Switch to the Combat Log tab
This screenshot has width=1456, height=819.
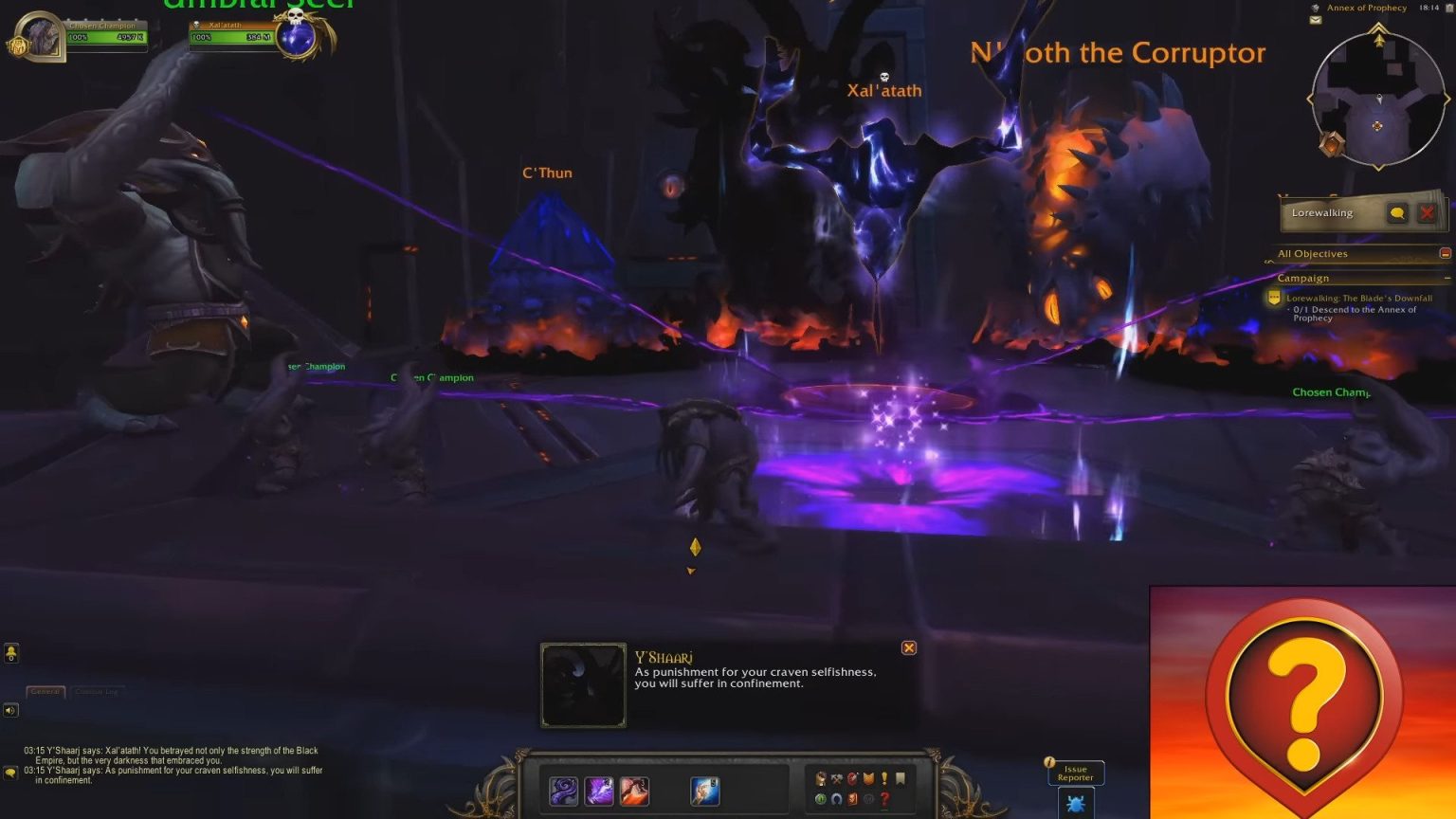coord(98,691)
